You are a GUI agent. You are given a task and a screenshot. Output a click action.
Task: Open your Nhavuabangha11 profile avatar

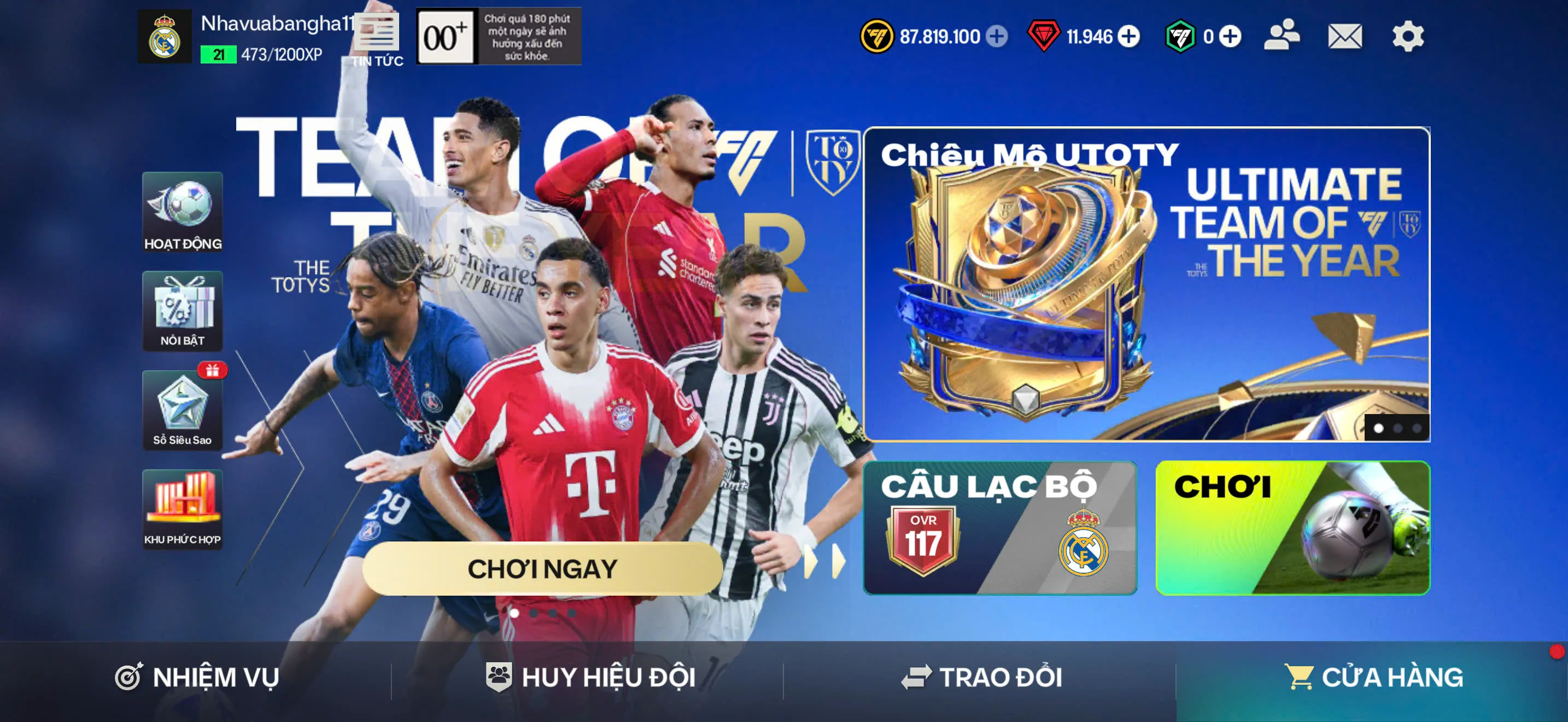point(165,38)
